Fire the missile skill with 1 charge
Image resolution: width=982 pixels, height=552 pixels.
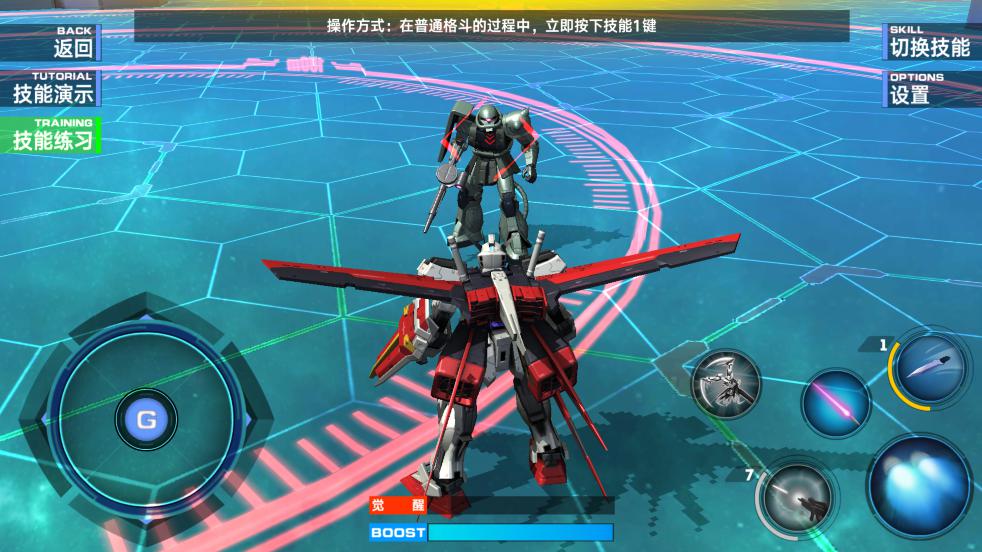click(x=929, y=367)
